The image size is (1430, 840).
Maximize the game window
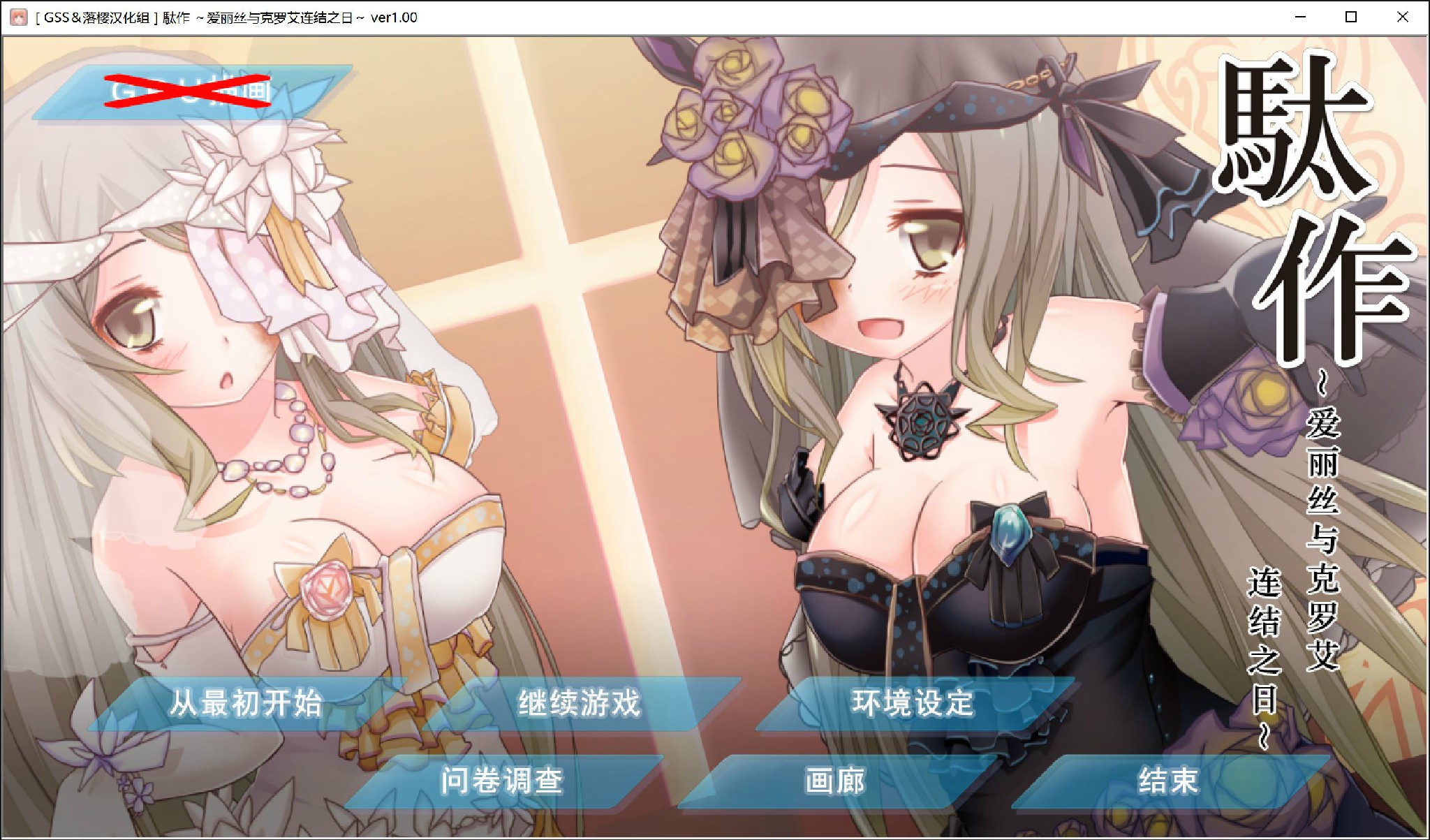tap(1352, 17)
